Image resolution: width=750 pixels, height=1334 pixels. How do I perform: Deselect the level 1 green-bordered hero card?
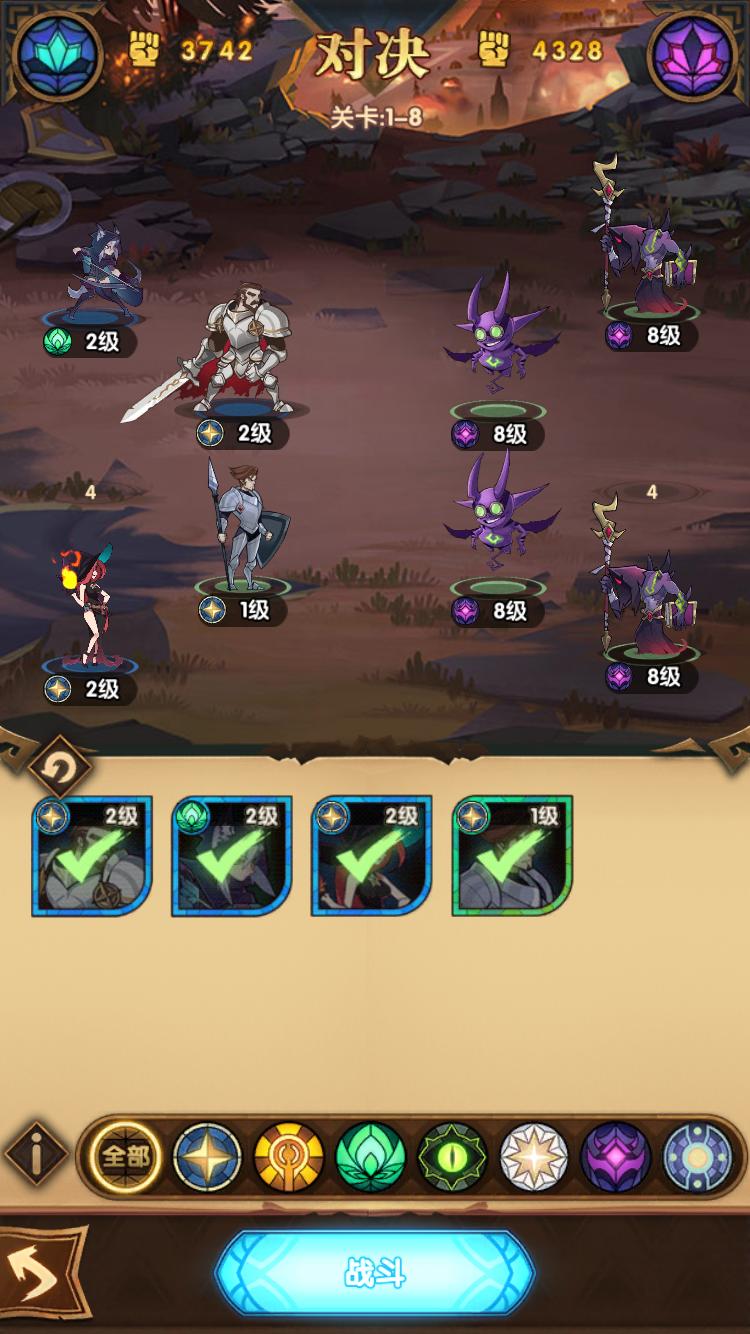(512, 857)
